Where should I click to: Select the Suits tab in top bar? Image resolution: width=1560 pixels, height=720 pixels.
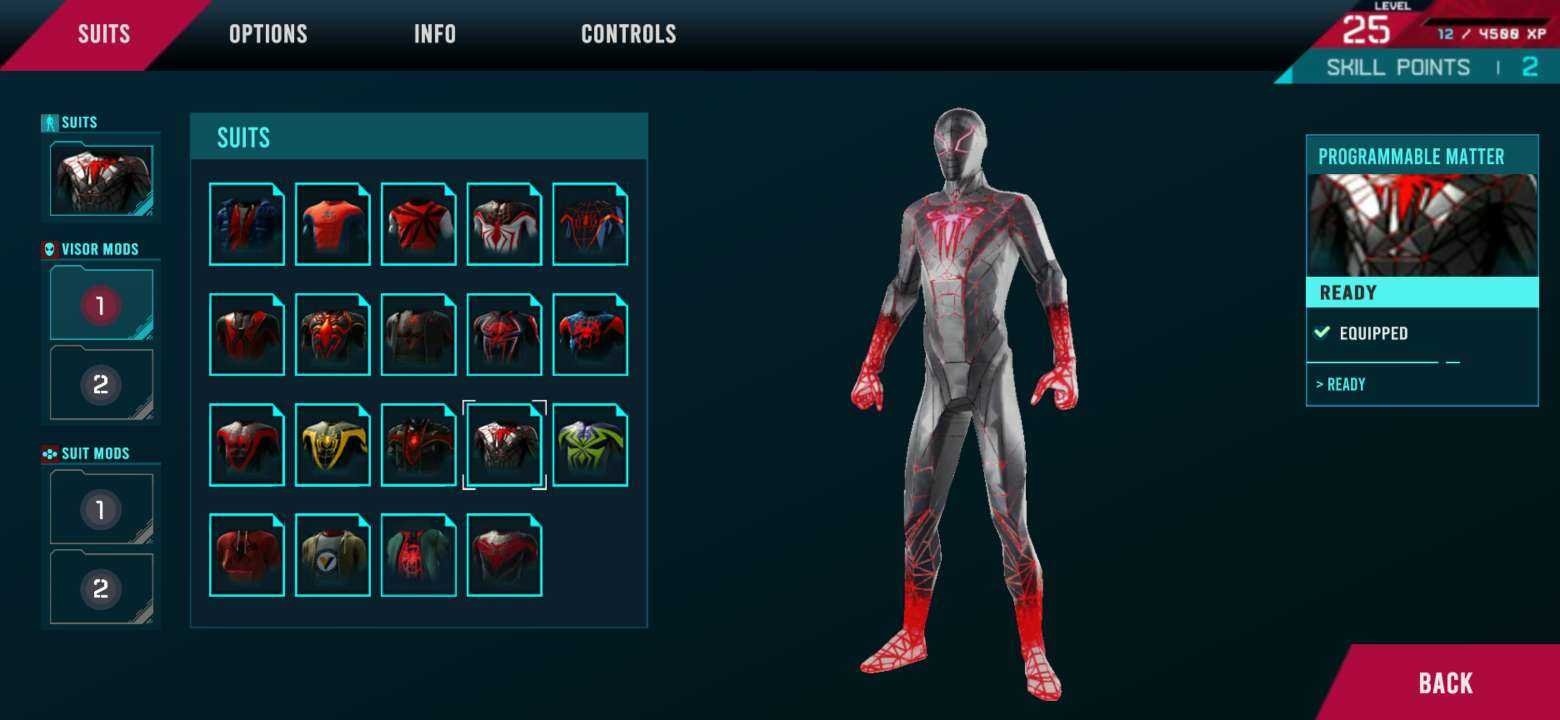tap(104, 34)
